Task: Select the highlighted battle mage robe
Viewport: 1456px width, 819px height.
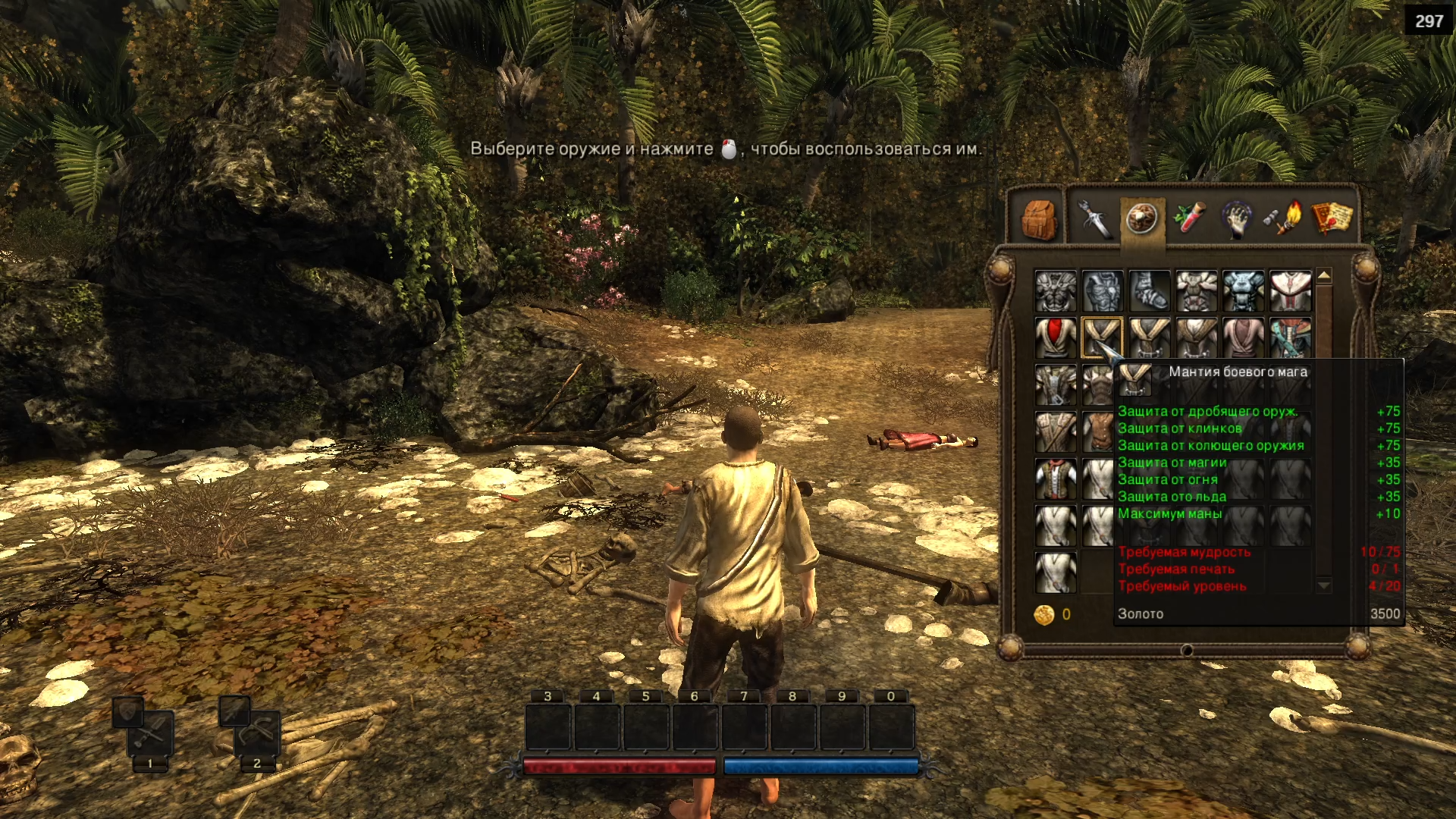Action: tap(1102, 337)
